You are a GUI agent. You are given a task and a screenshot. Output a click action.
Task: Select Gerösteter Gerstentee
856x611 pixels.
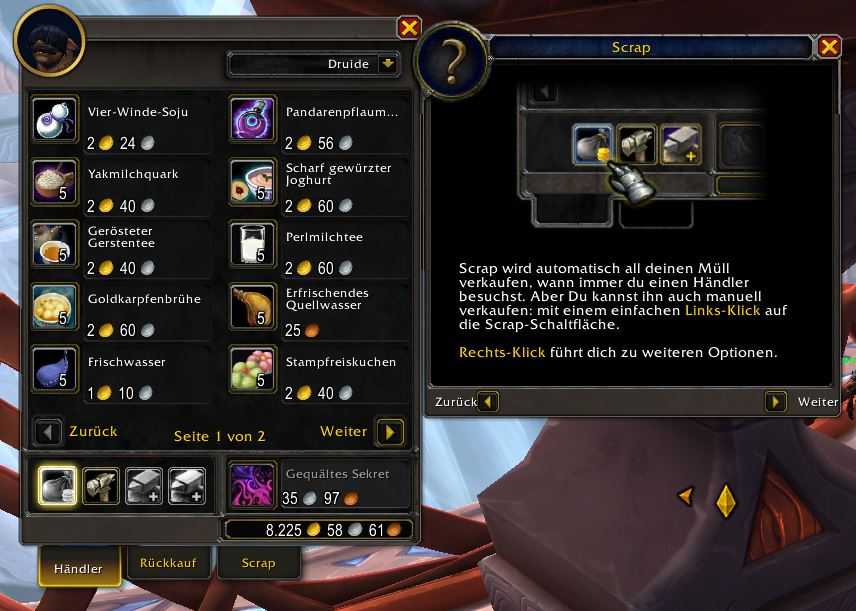click(51, 241)
